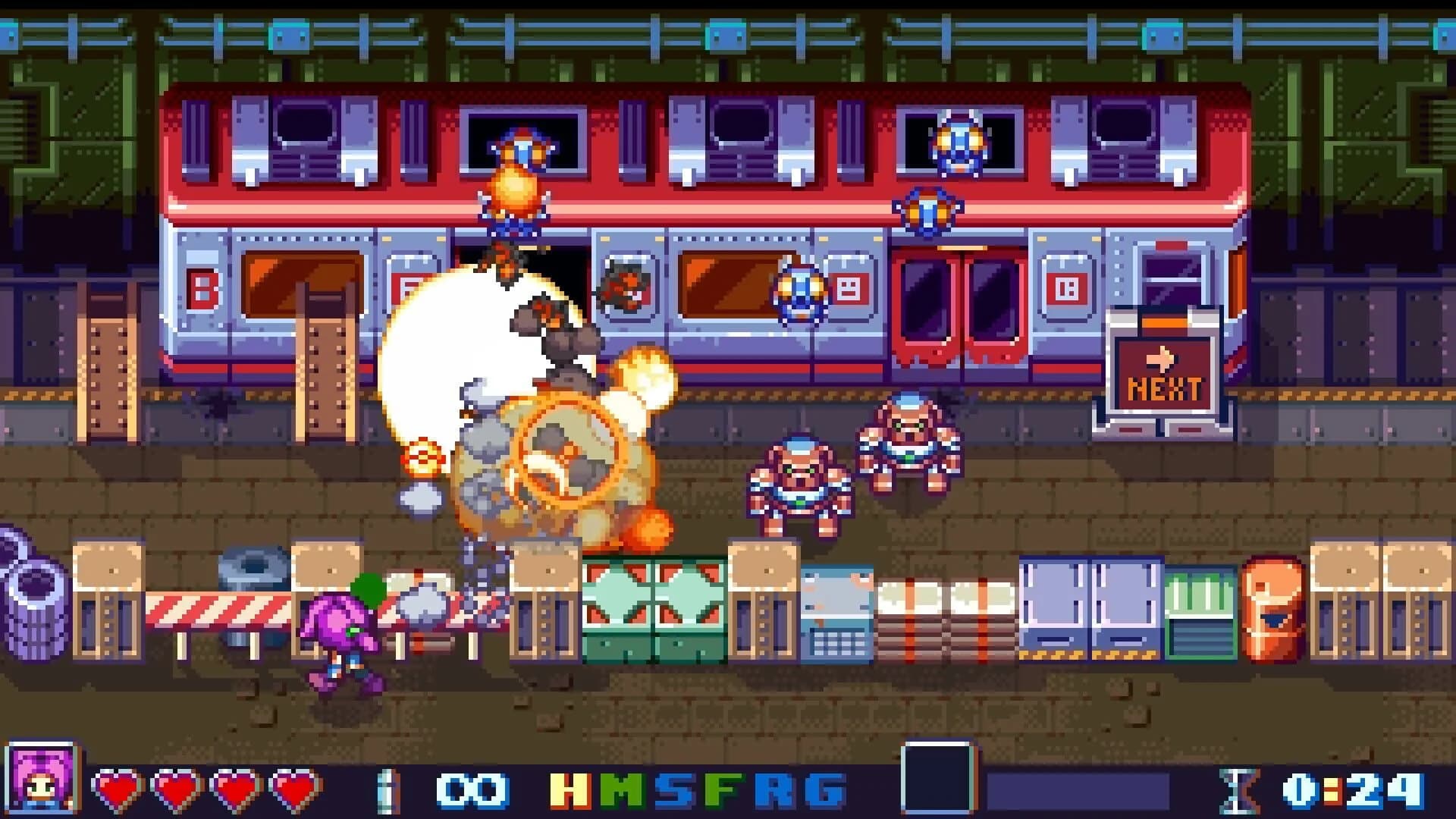Select the green M medal letter
Viewport: 1456px width, 819px height.
pos(622,790)
